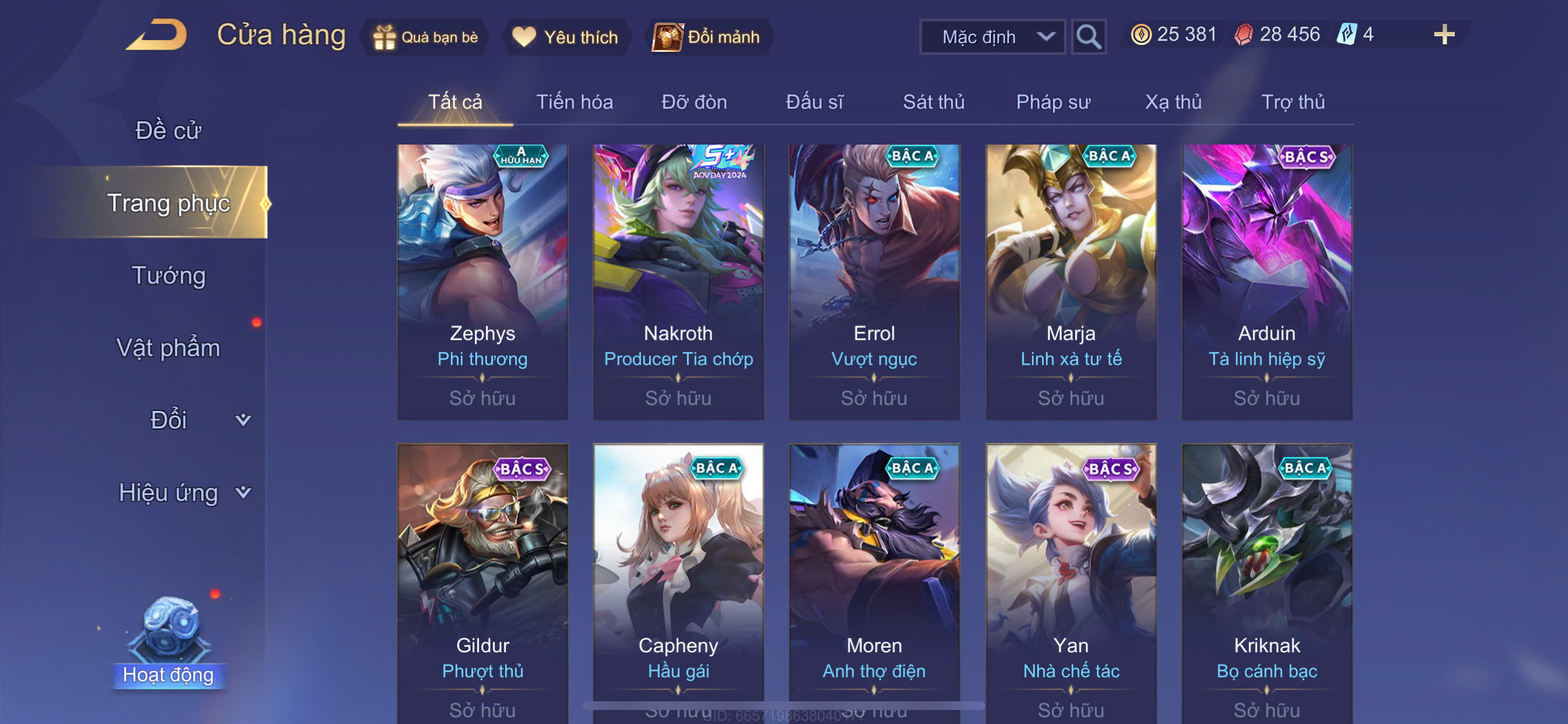Image resolution: width=1568 pixels, height=724 pixels.
Task: Switch to the Tiến hóa tab
Action: pos(574,102)
